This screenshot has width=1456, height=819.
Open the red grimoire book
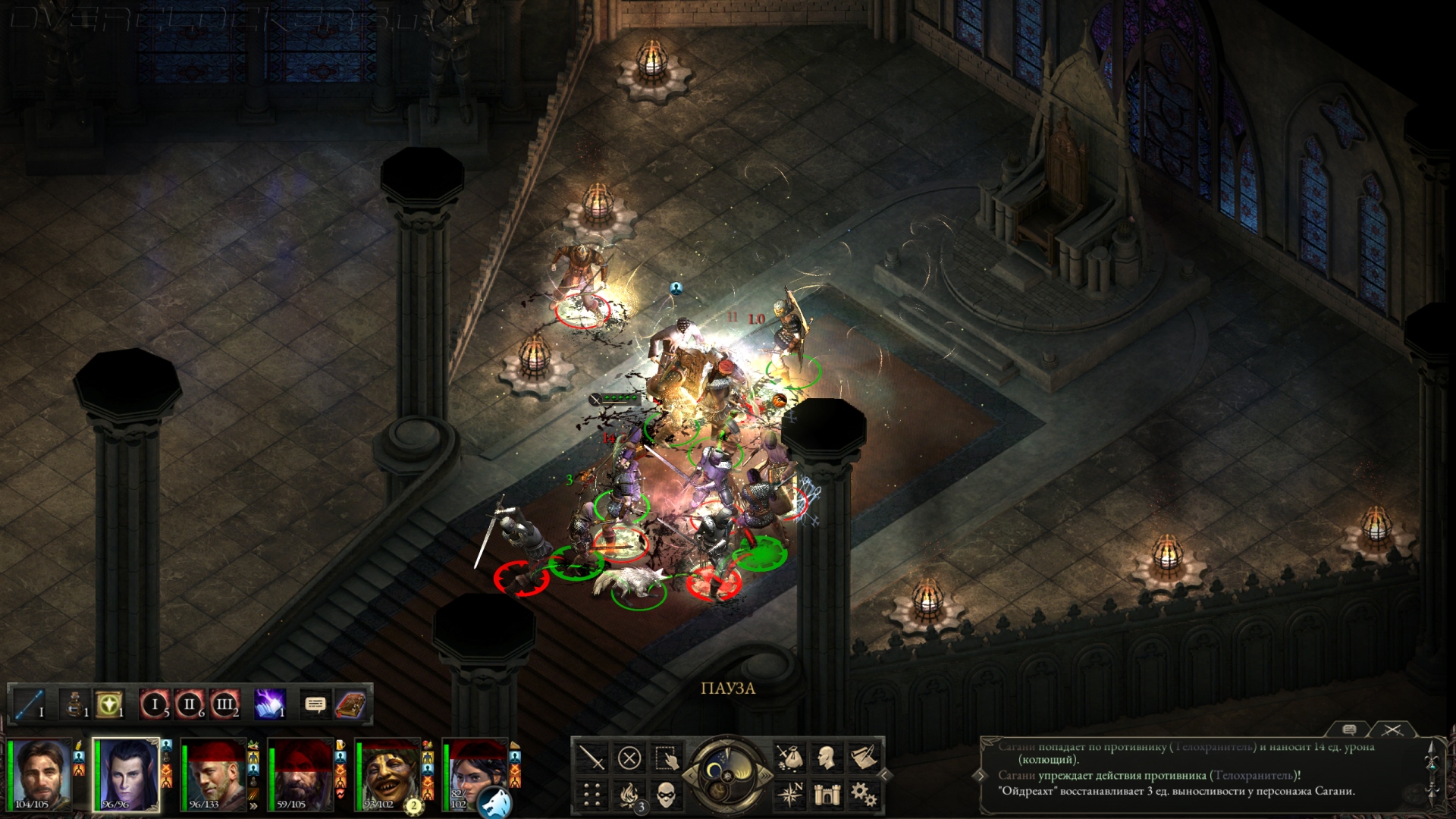(350, 704)
